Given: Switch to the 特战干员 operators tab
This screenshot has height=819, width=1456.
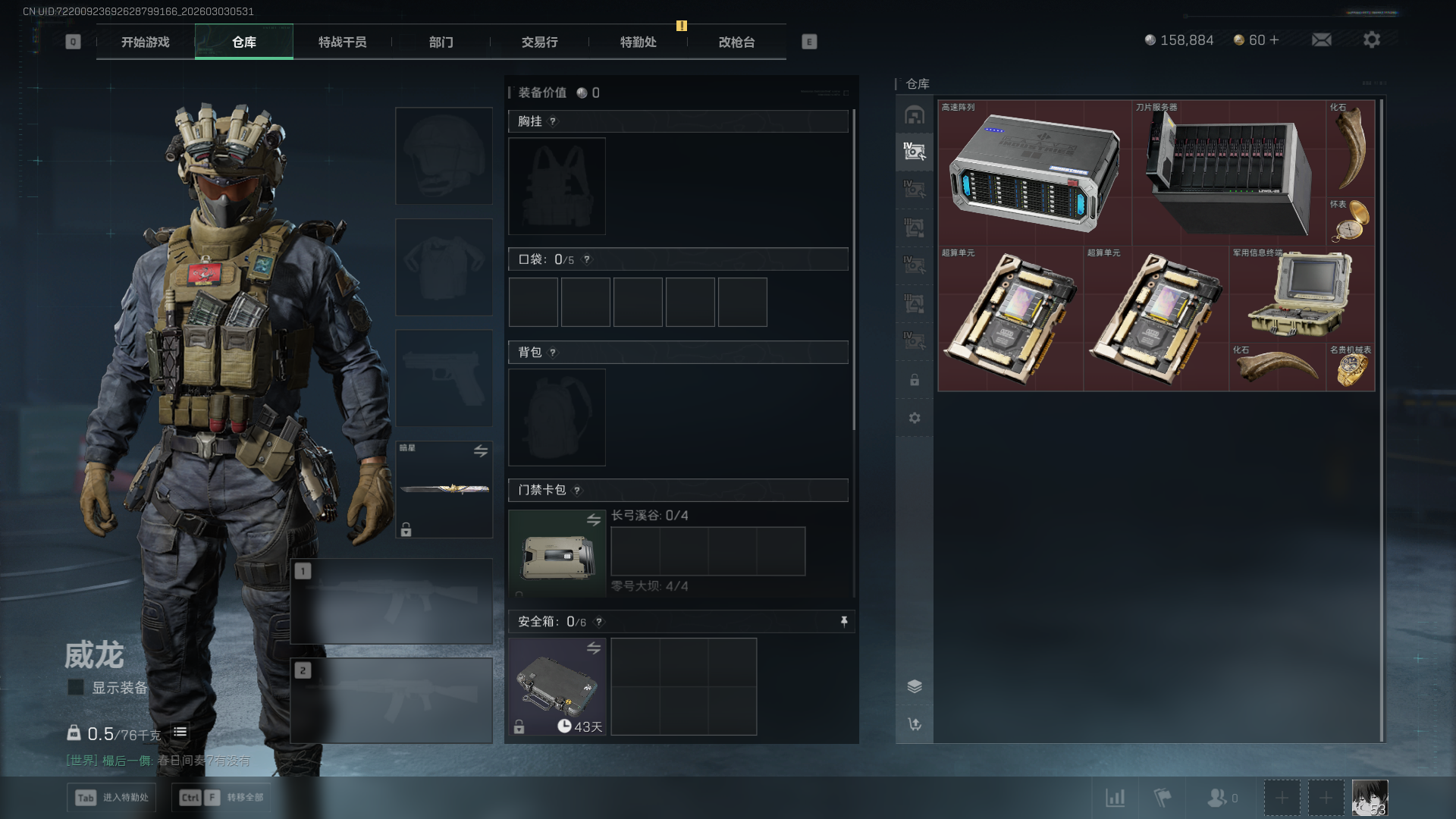Looking at the screenshot, I should coord(342,42).
